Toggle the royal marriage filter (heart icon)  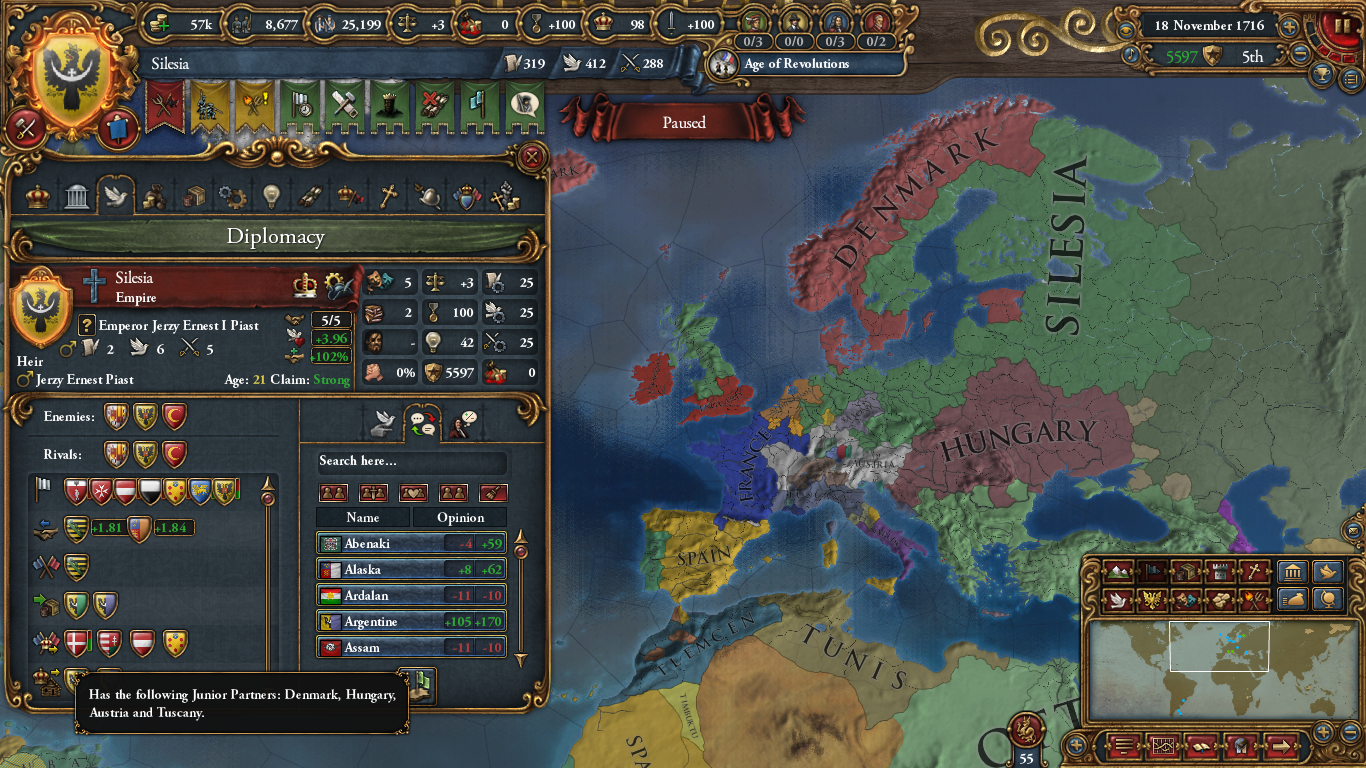(x=413, y=493)
